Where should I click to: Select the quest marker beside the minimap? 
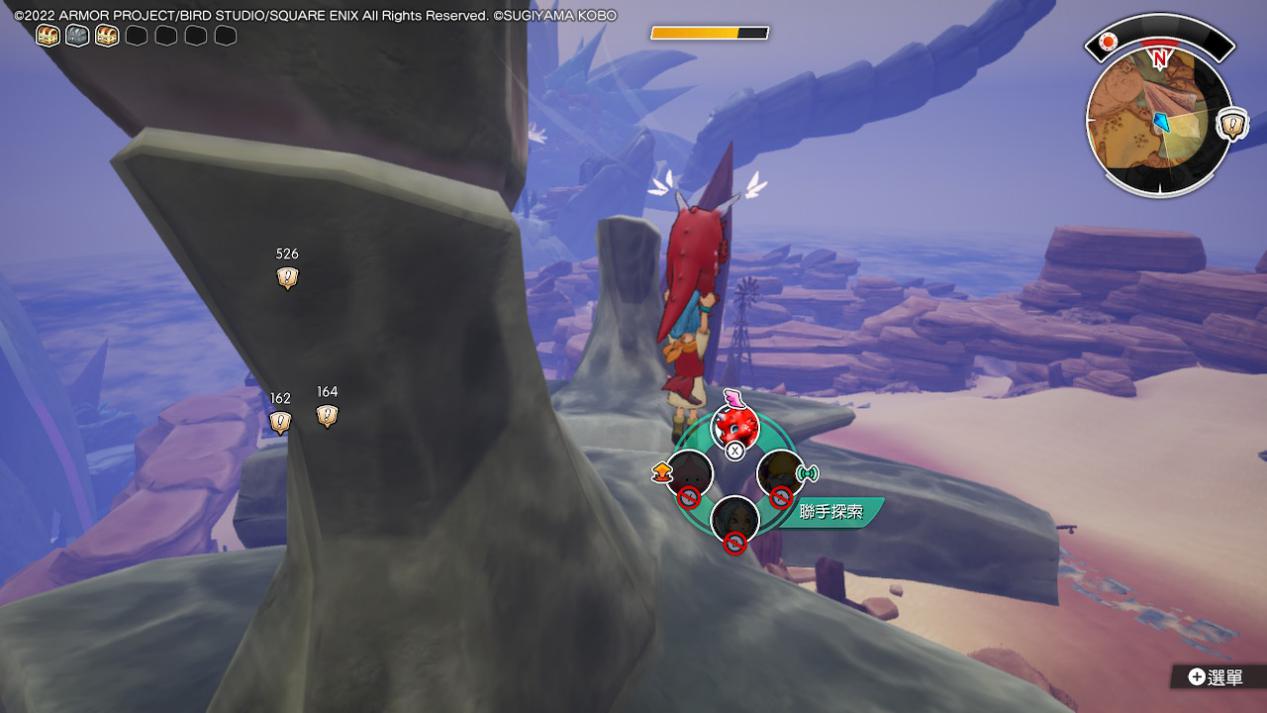pos(1233,125)
